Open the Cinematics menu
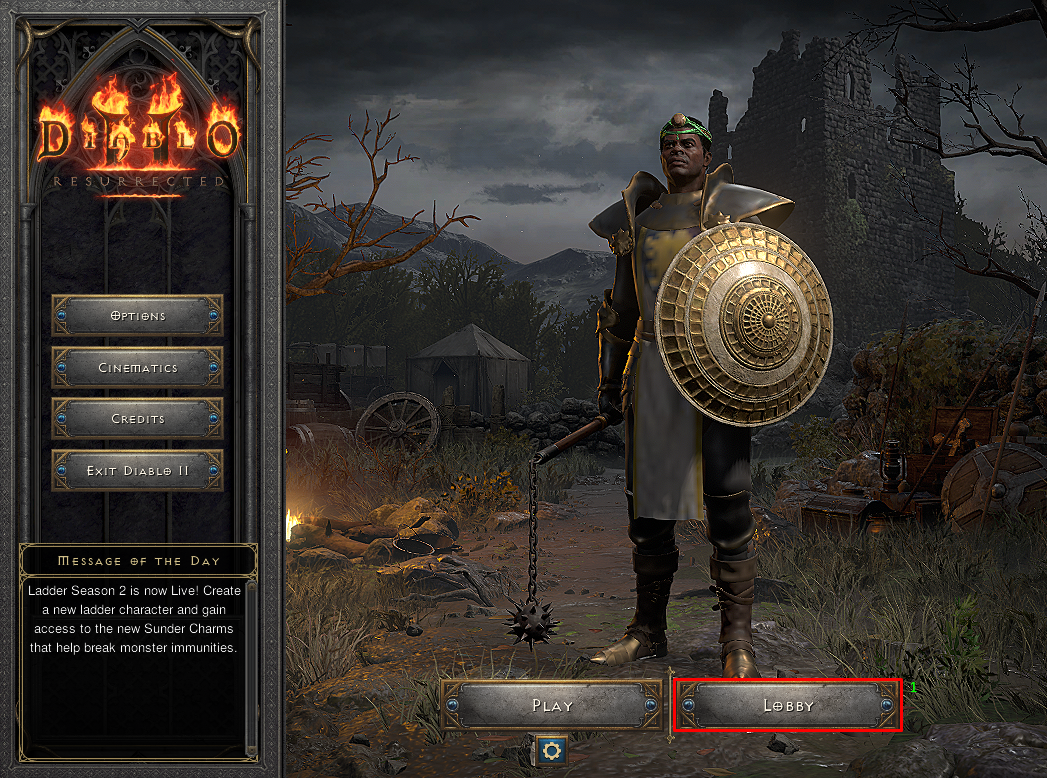The width and height of the screenshot is (1047, 778). (137, 368)
